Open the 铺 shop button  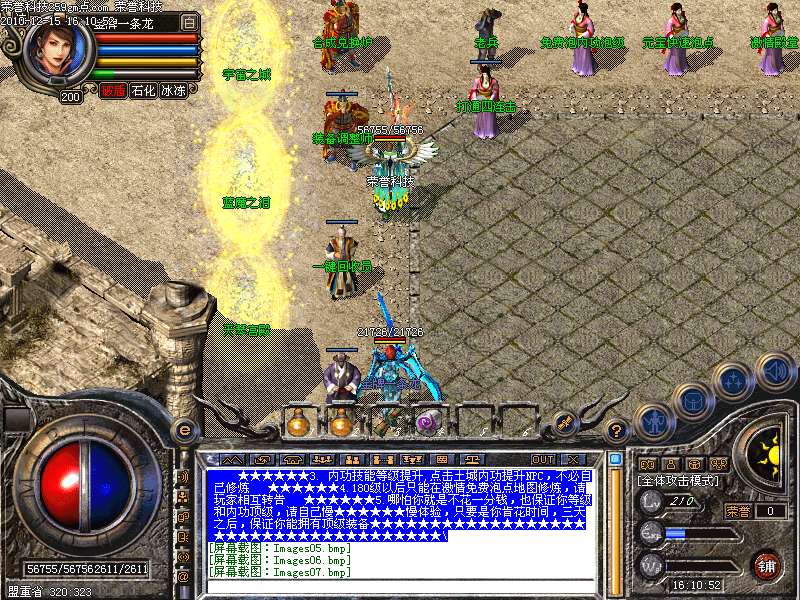(x=767, y=565)
